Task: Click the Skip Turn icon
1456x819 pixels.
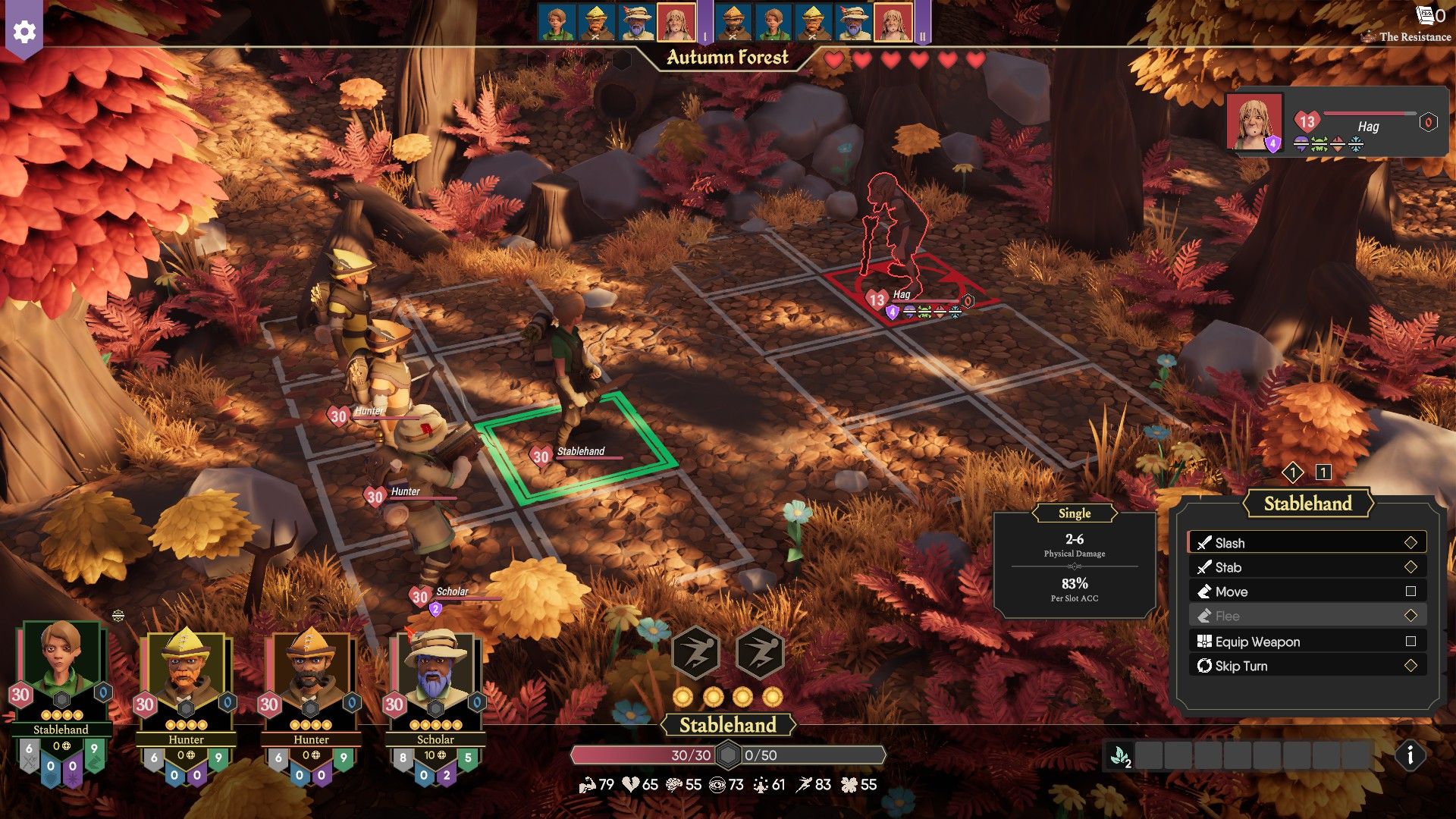Action: pos(1205,666)
